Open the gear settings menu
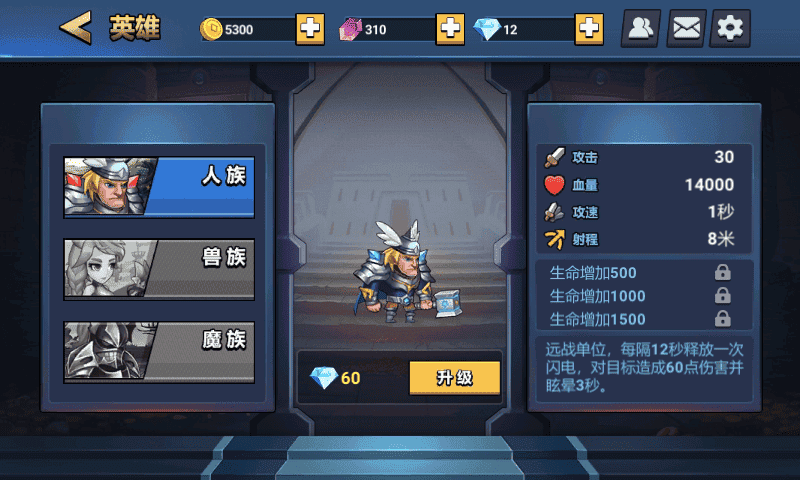Image resolution: width=800 pixels, height=480 pixels. pos(731,28)
